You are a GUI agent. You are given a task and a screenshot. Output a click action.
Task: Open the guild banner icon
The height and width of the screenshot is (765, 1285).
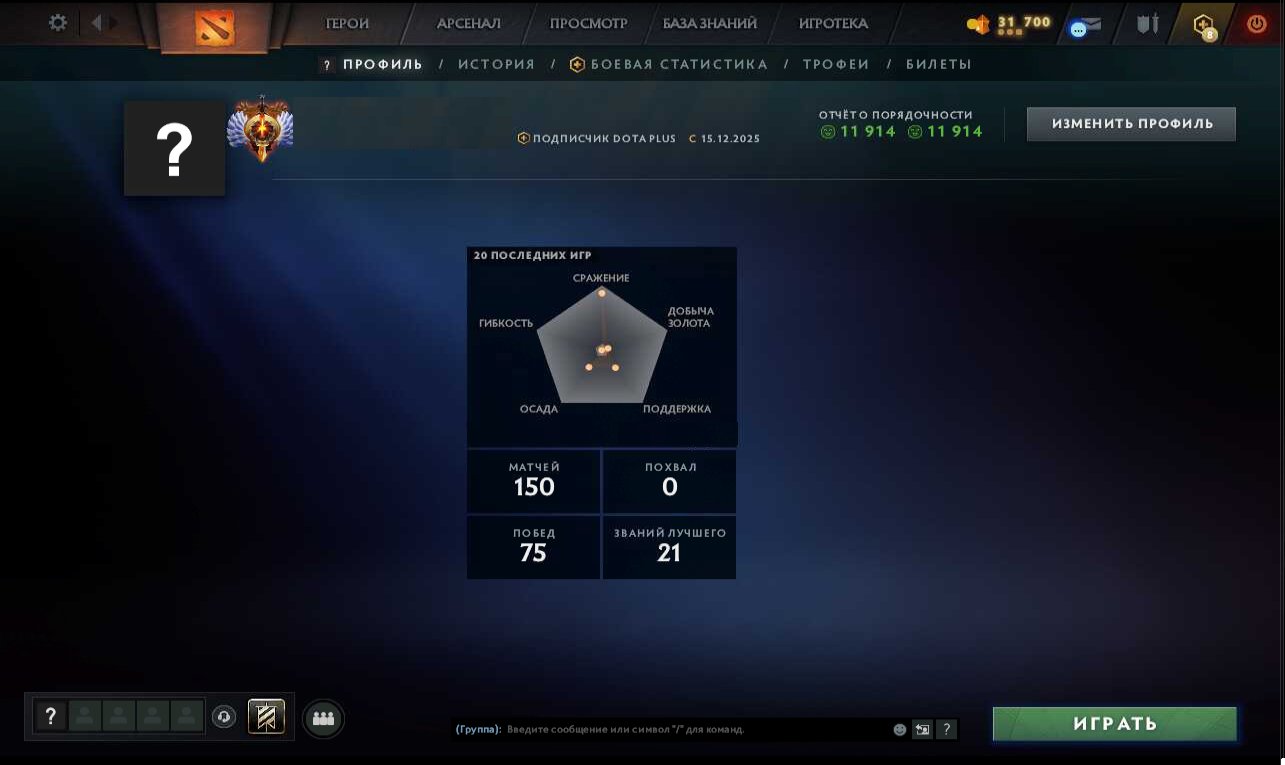(266, 717)
